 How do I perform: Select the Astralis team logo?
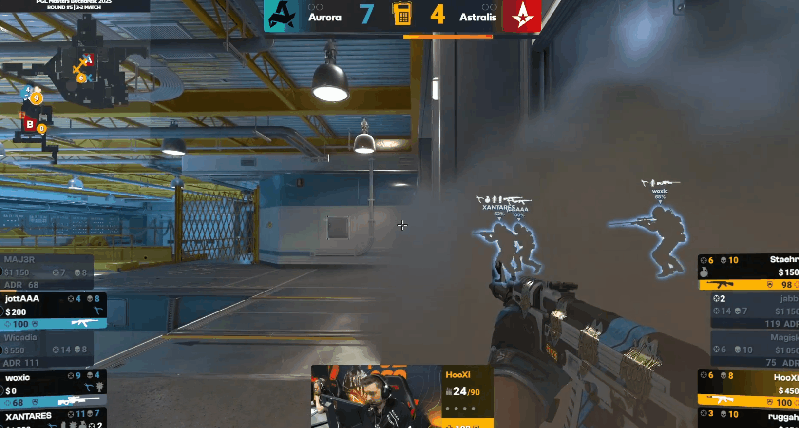click(x=520, y=16)
